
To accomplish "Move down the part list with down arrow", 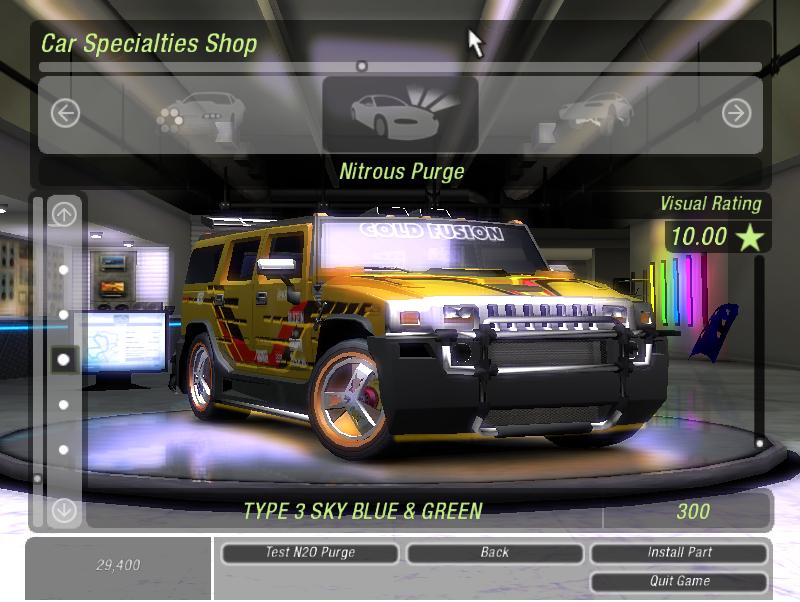I will click(x=64, y=510).
